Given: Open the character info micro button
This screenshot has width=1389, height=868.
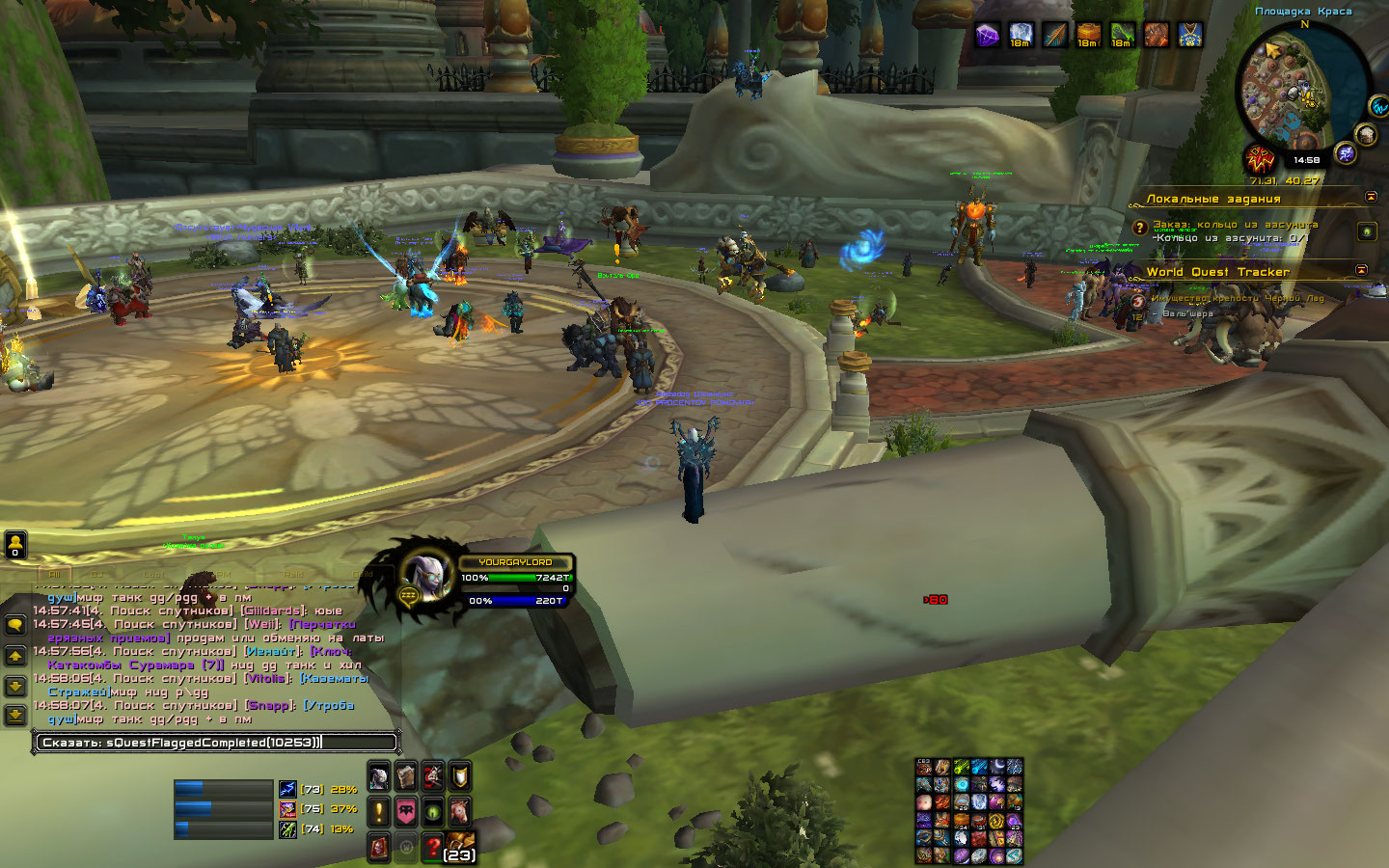Looking at the screenshot, I should 378,775.
